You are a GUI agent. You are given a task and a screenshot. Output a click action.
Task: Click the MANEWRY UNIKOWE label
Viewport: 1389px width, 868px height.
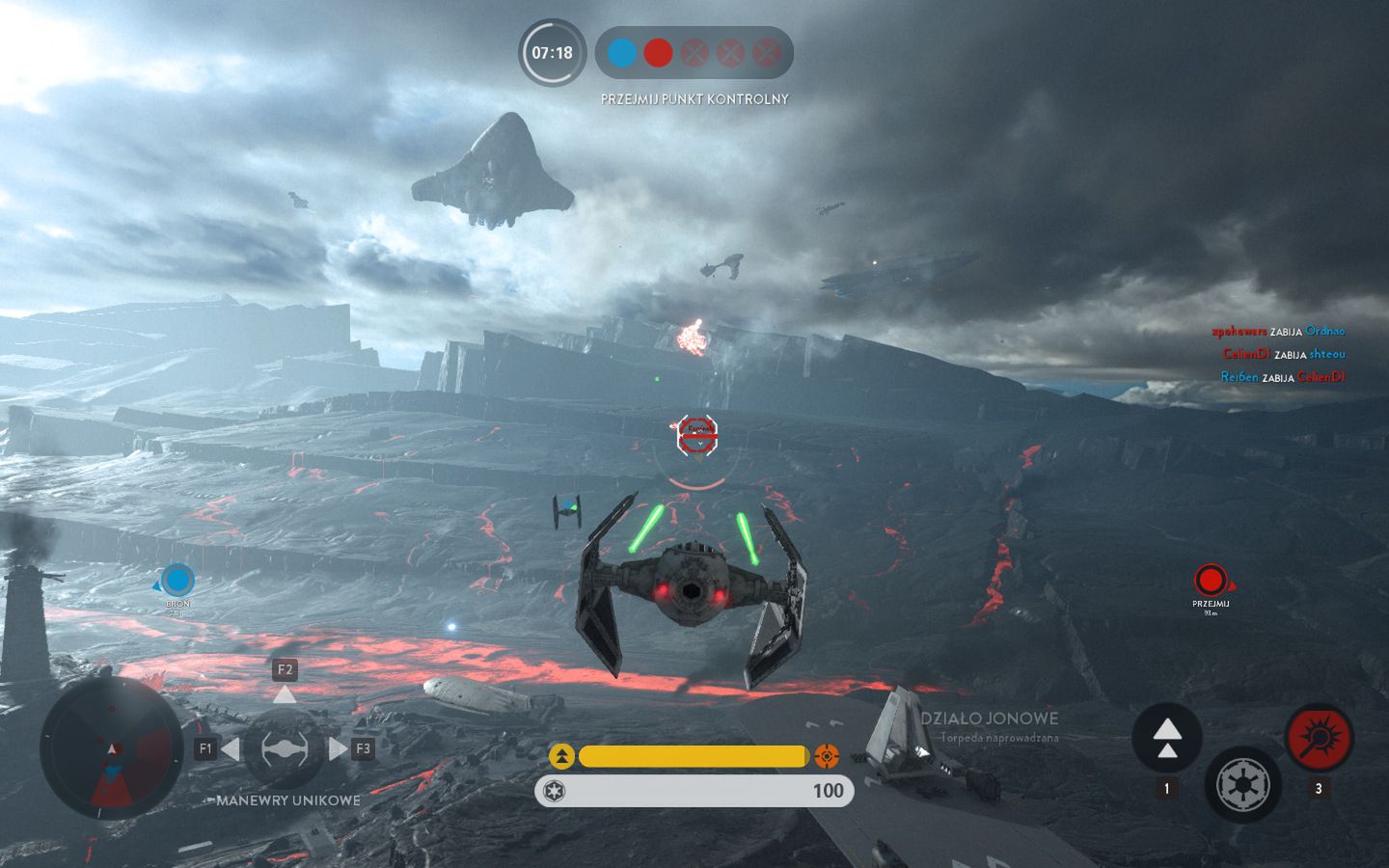point(286,800)
